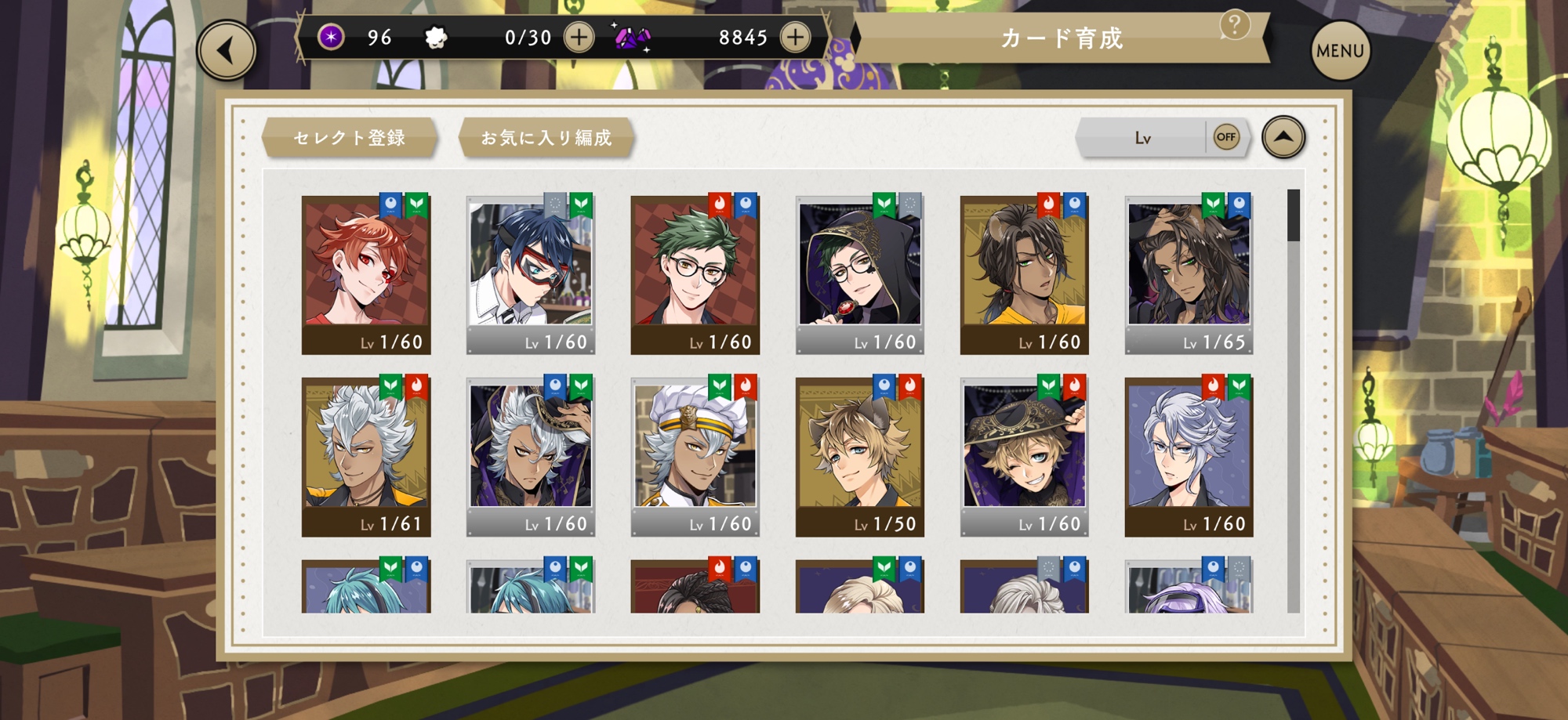Open セレクト登録 select registration

(x=350, y=138)
